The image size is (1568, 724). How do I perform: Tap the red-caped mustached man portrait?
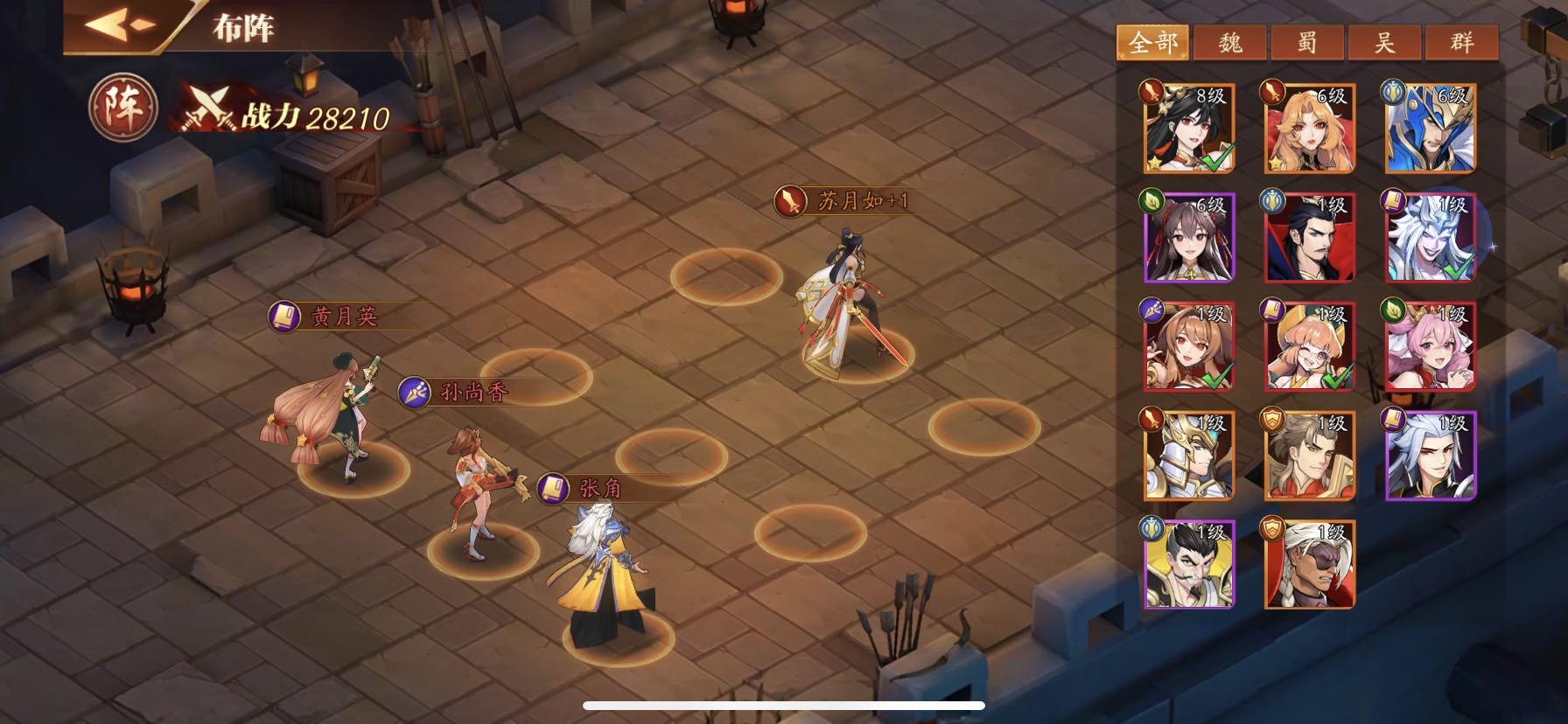(x=1310, y=238)
